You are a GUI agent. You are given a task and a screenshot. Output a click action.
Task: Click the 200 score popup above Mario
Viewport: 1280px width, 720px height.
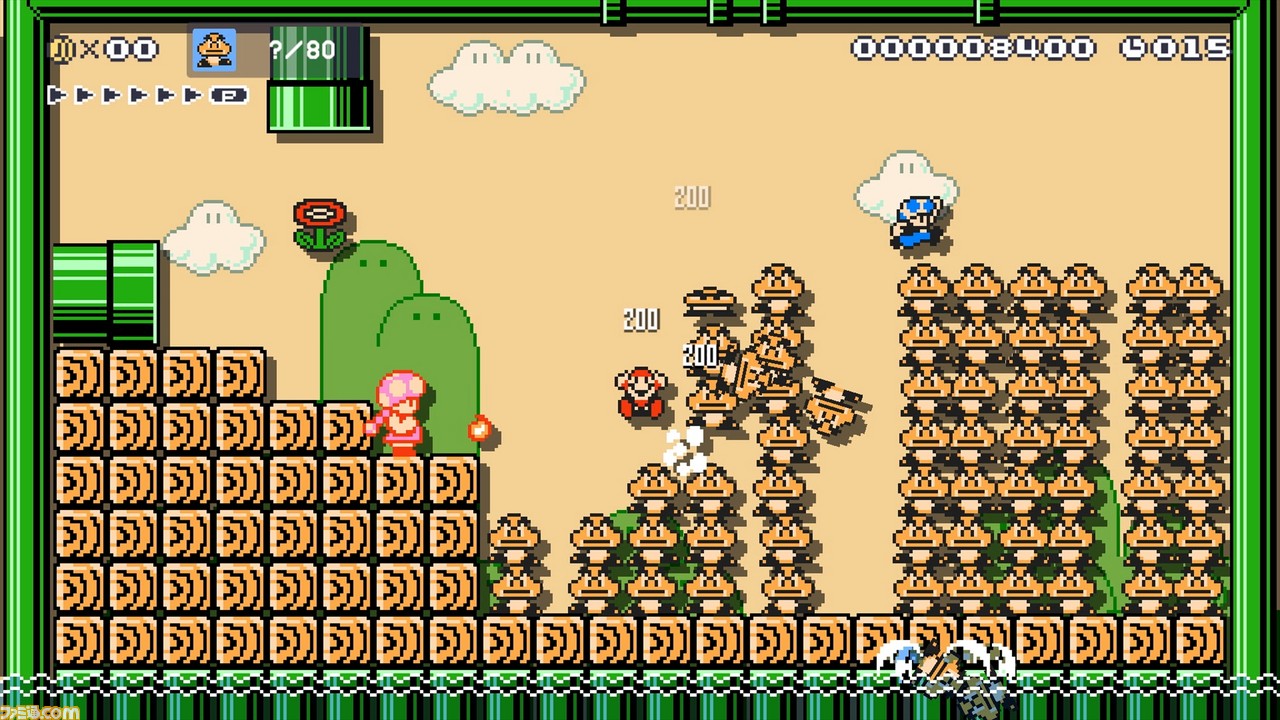640,320
